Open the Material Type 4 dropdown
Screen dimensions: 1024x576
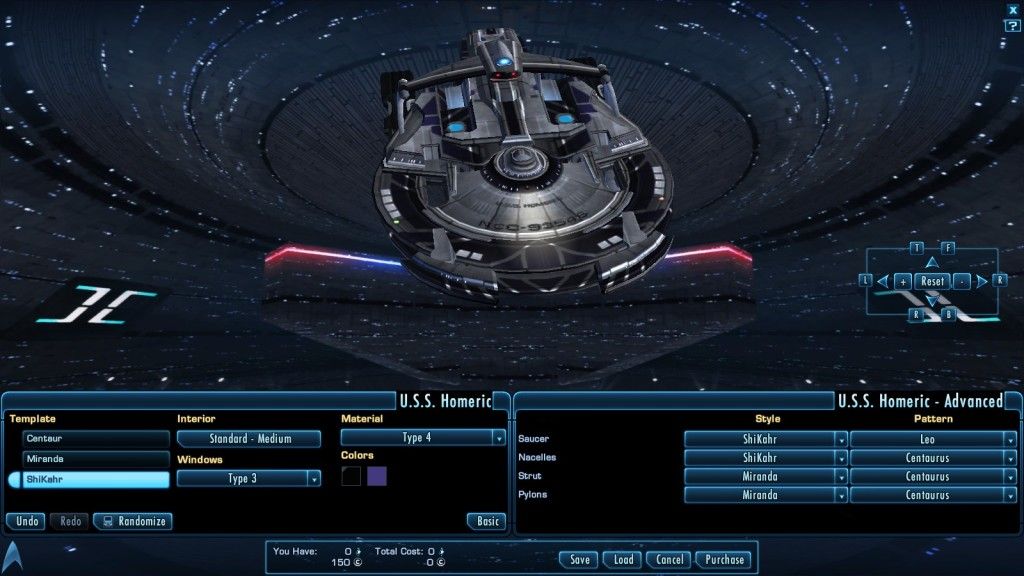pos(423,438)
